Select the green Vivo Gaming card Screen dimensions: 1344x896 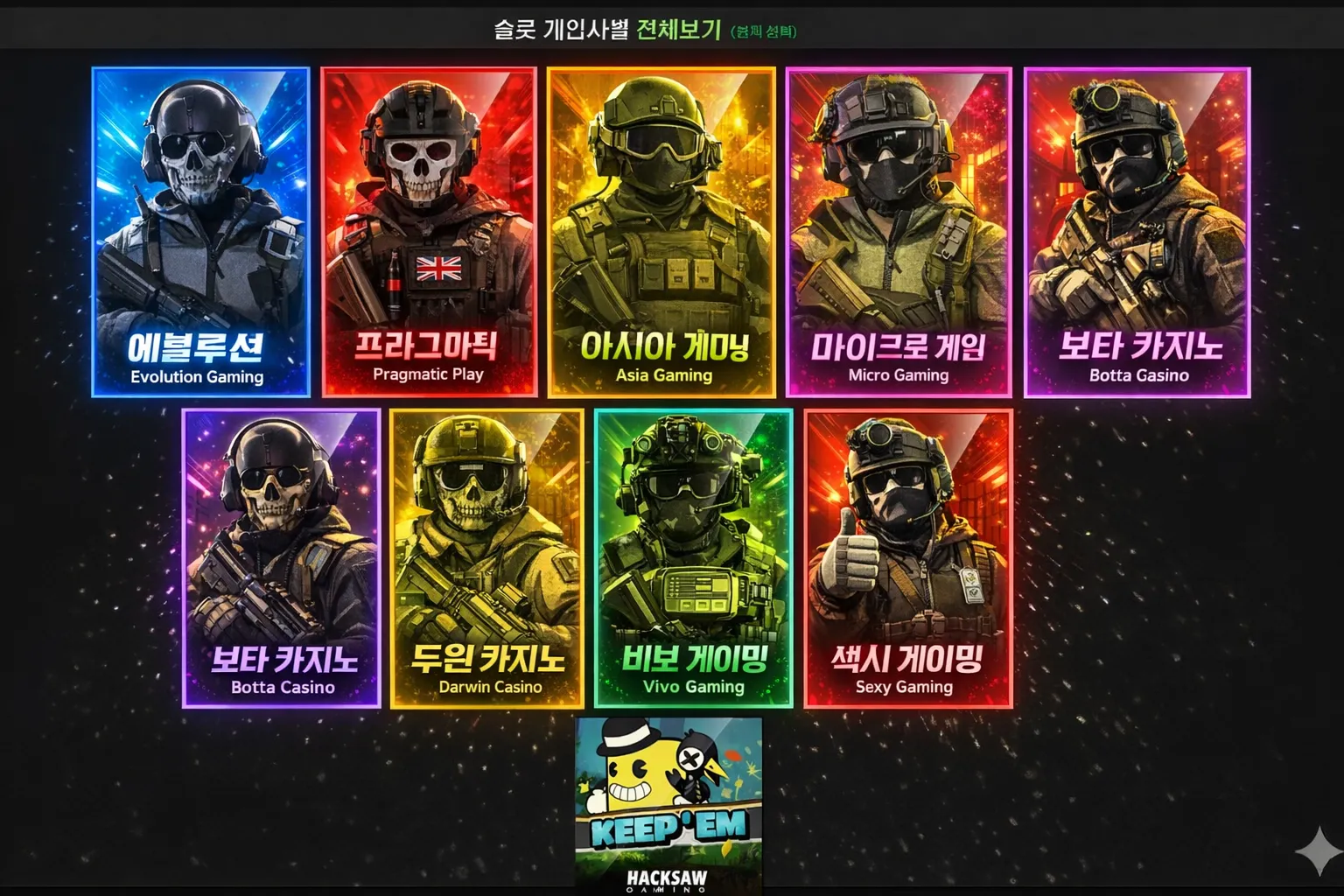tap(694, 558)
